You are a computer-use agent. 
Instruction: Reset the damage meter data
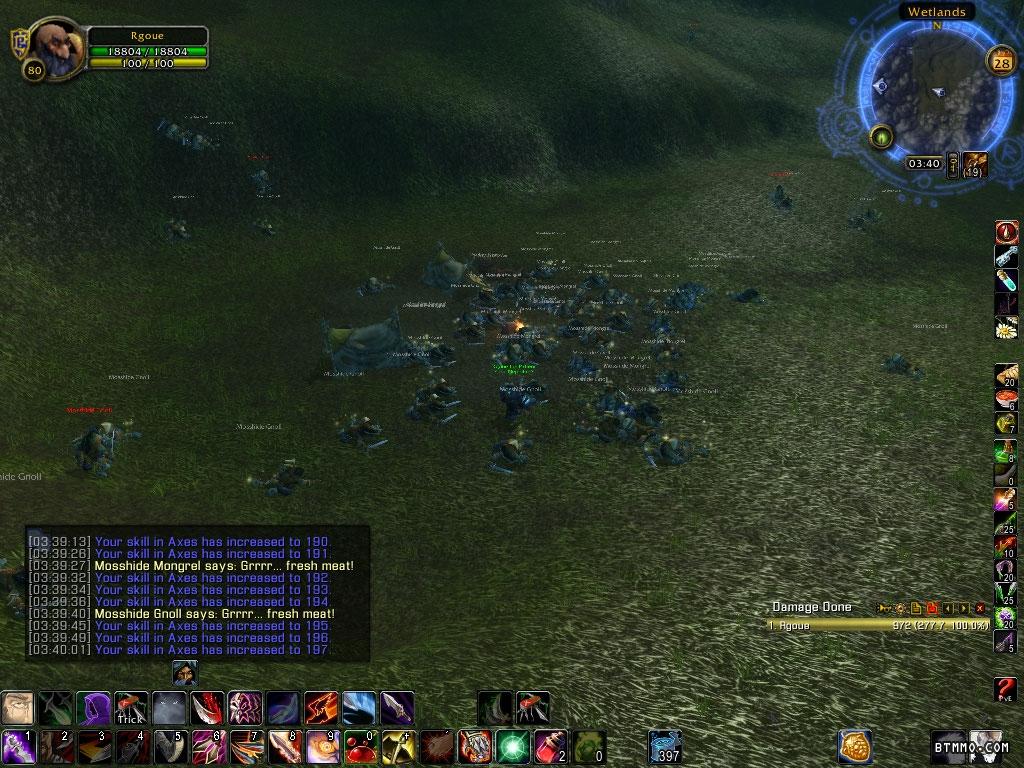click(931, 608)
